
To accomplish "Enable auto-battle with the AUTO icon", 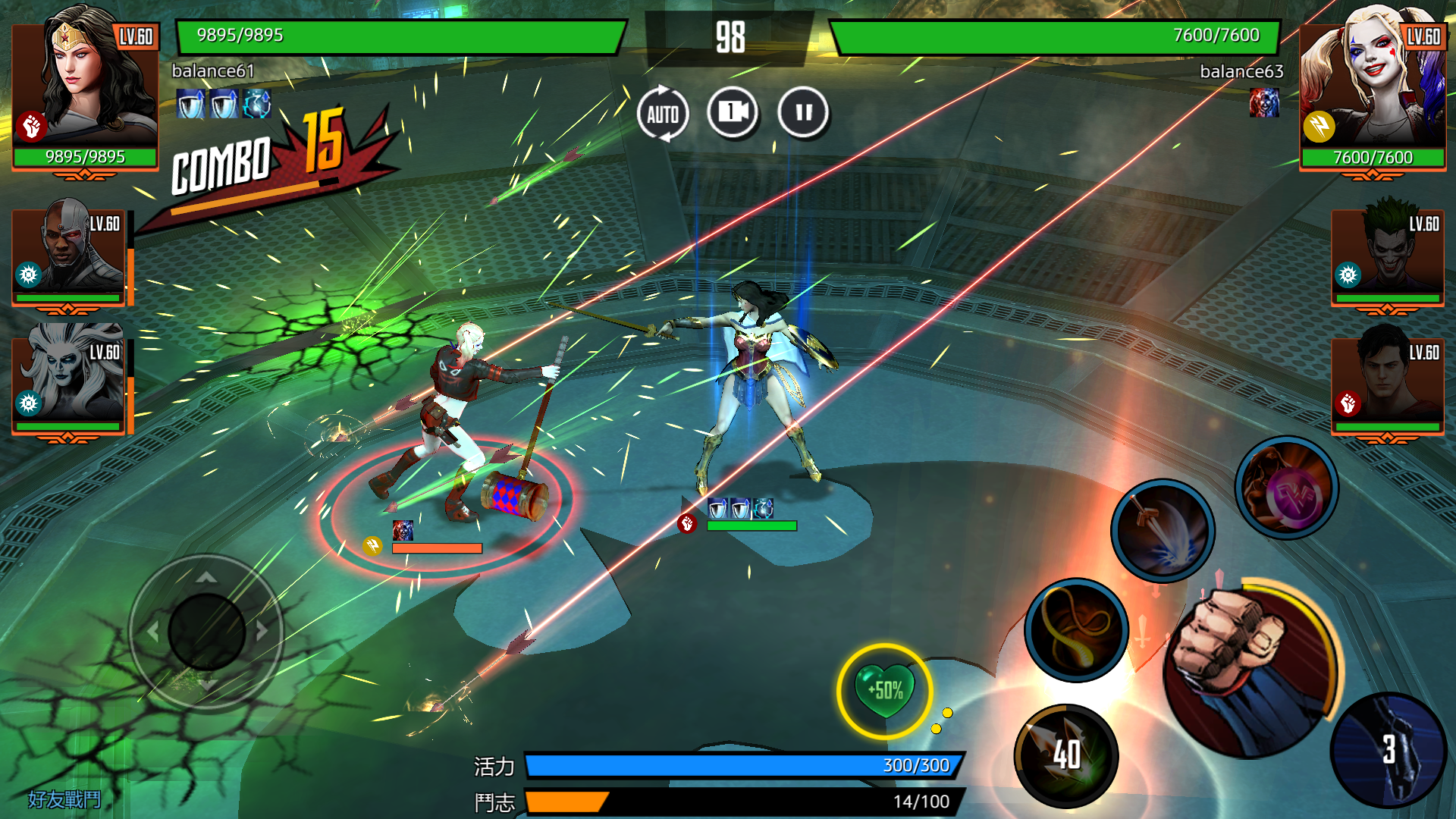I will click(x=664, y=112).
